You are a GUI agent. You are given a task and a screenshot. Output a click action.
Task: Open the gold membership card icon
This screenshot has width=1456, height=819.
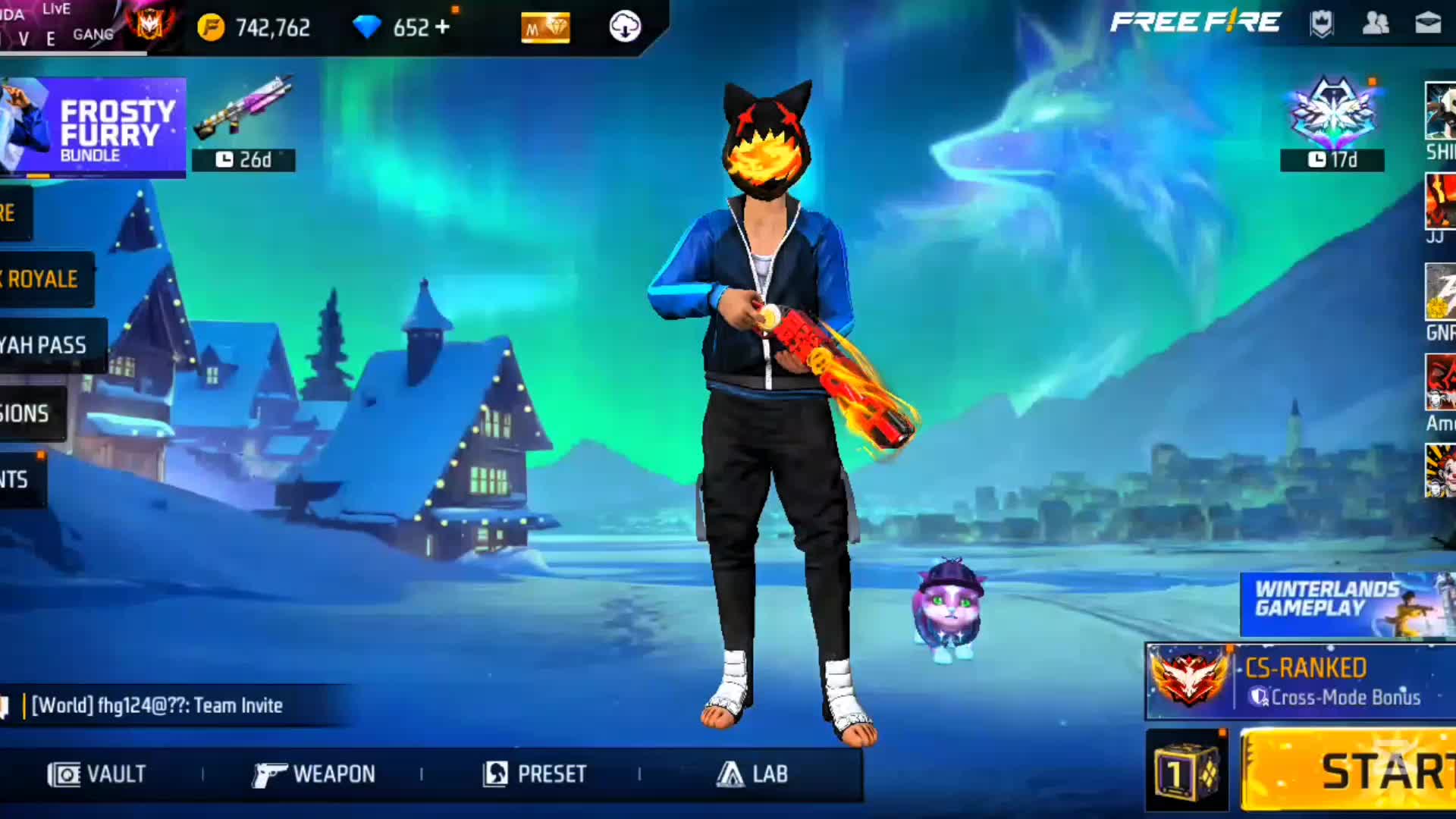tap(545, 28)
